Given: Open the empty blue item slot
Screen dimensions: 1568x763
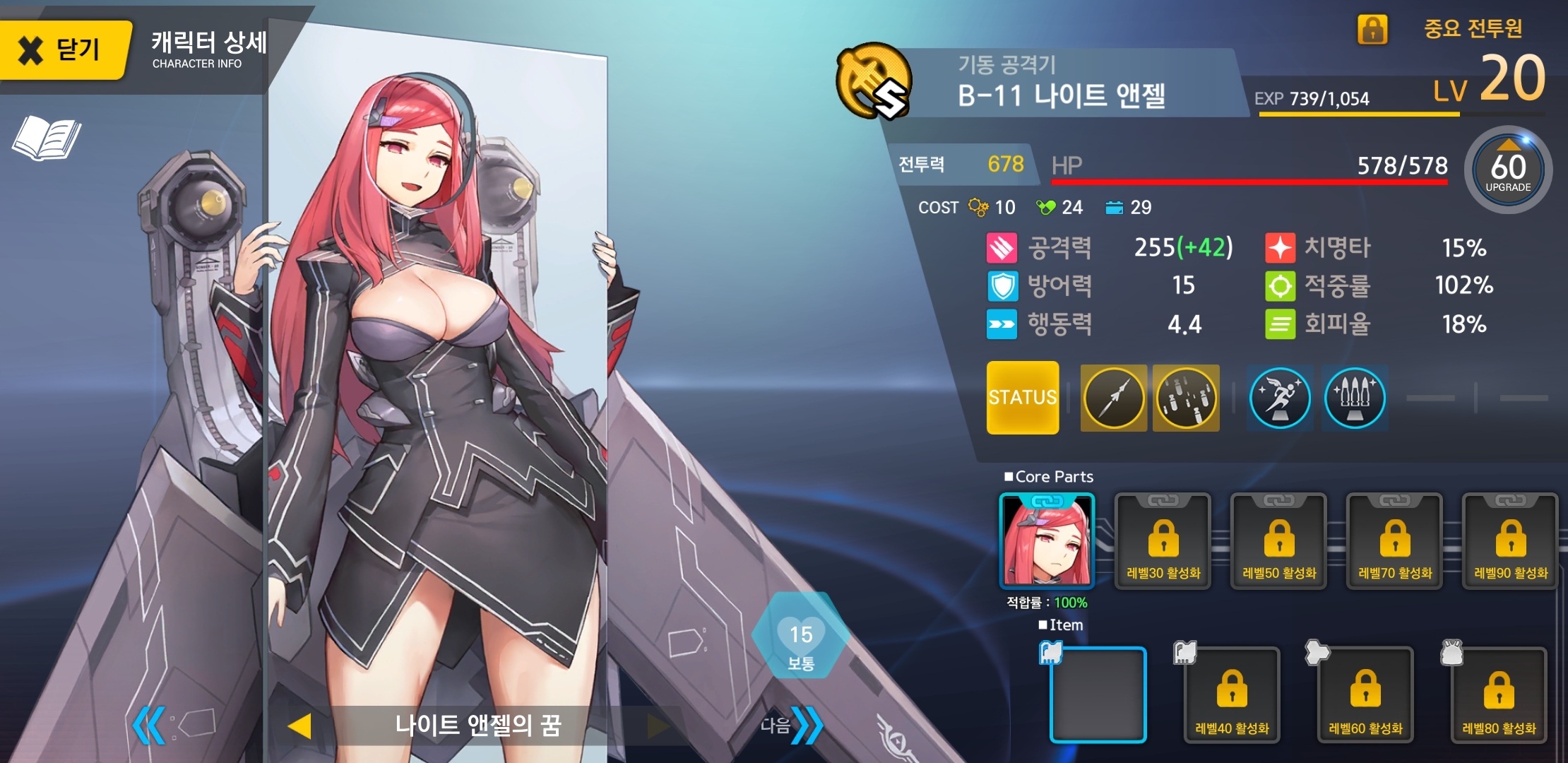Looking at the screenshot, I should [x=1098, y=694].
